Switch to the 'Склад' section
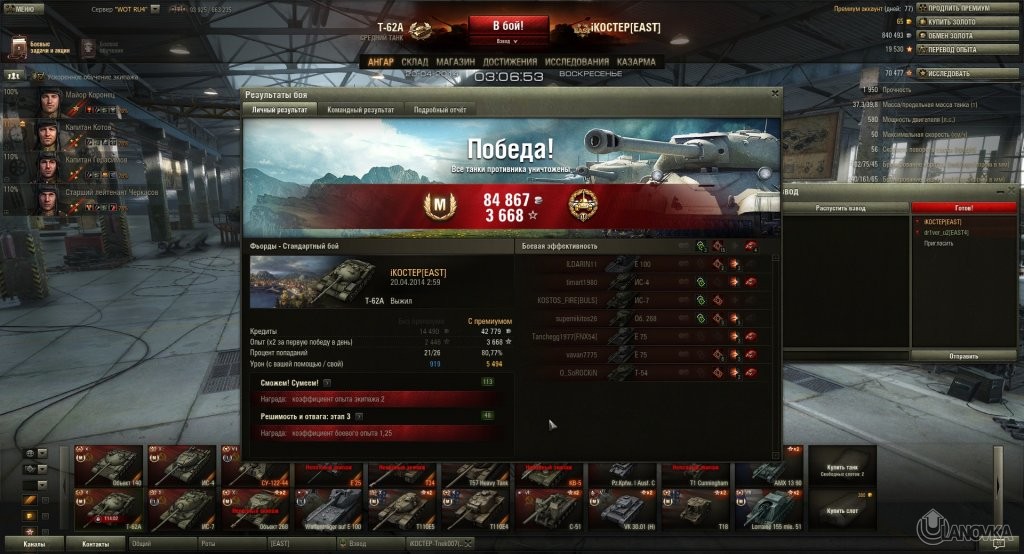The width and height of the screenshot is (1024, 554). point(414,62)
